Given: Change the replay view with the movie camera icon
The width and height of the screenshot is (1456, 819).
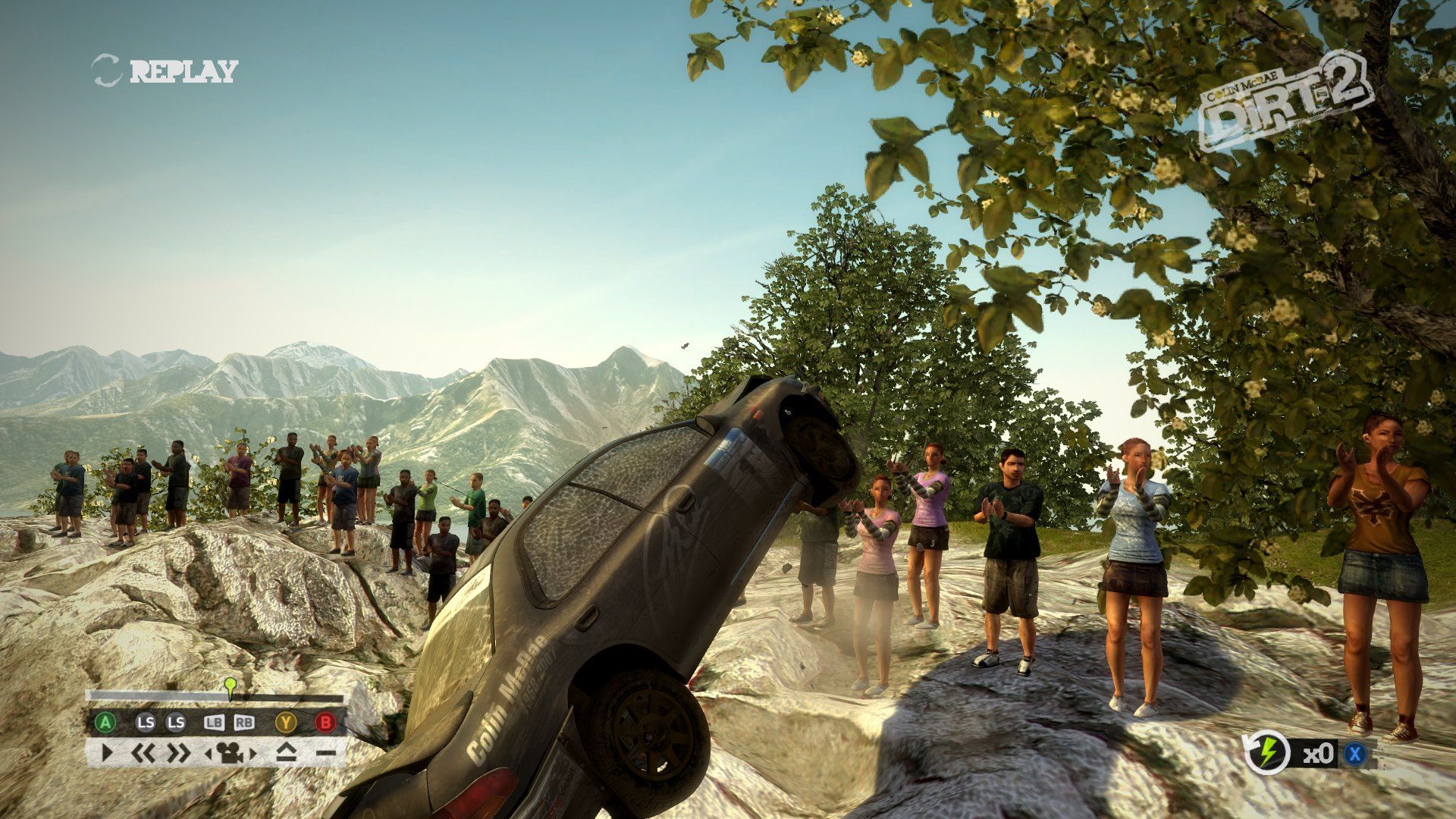Looking at the screenshot, I should click(x=230, y=753).
